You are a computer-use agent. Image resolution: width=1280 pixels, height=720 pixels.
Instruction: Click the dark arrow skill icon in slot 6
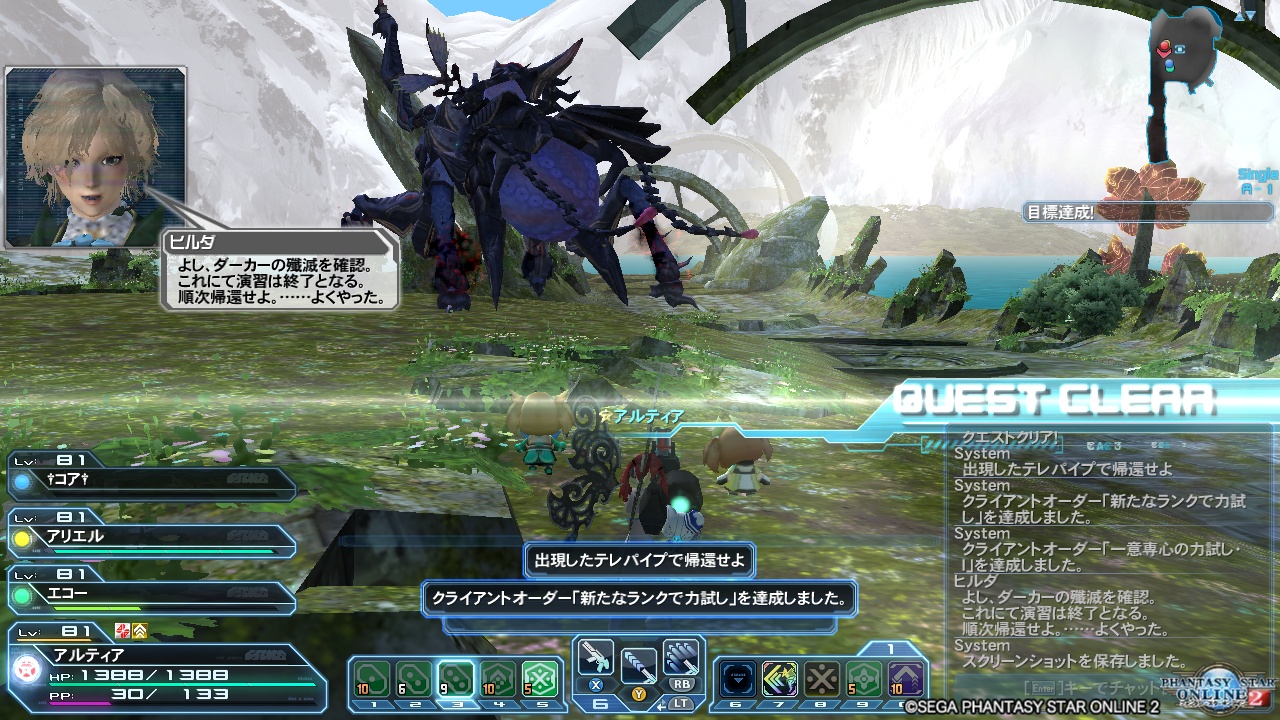(737, 678)
